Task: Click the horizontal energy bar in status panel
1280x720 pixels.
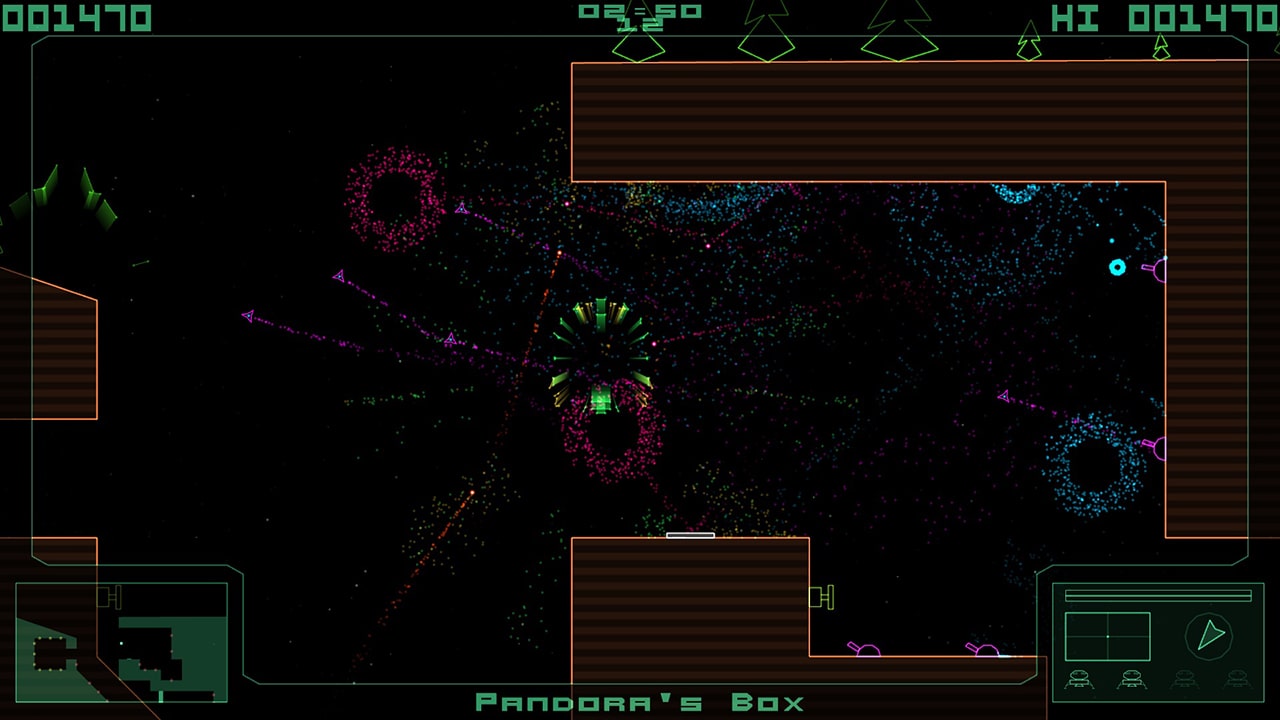Action: [x=1158, y=594]
